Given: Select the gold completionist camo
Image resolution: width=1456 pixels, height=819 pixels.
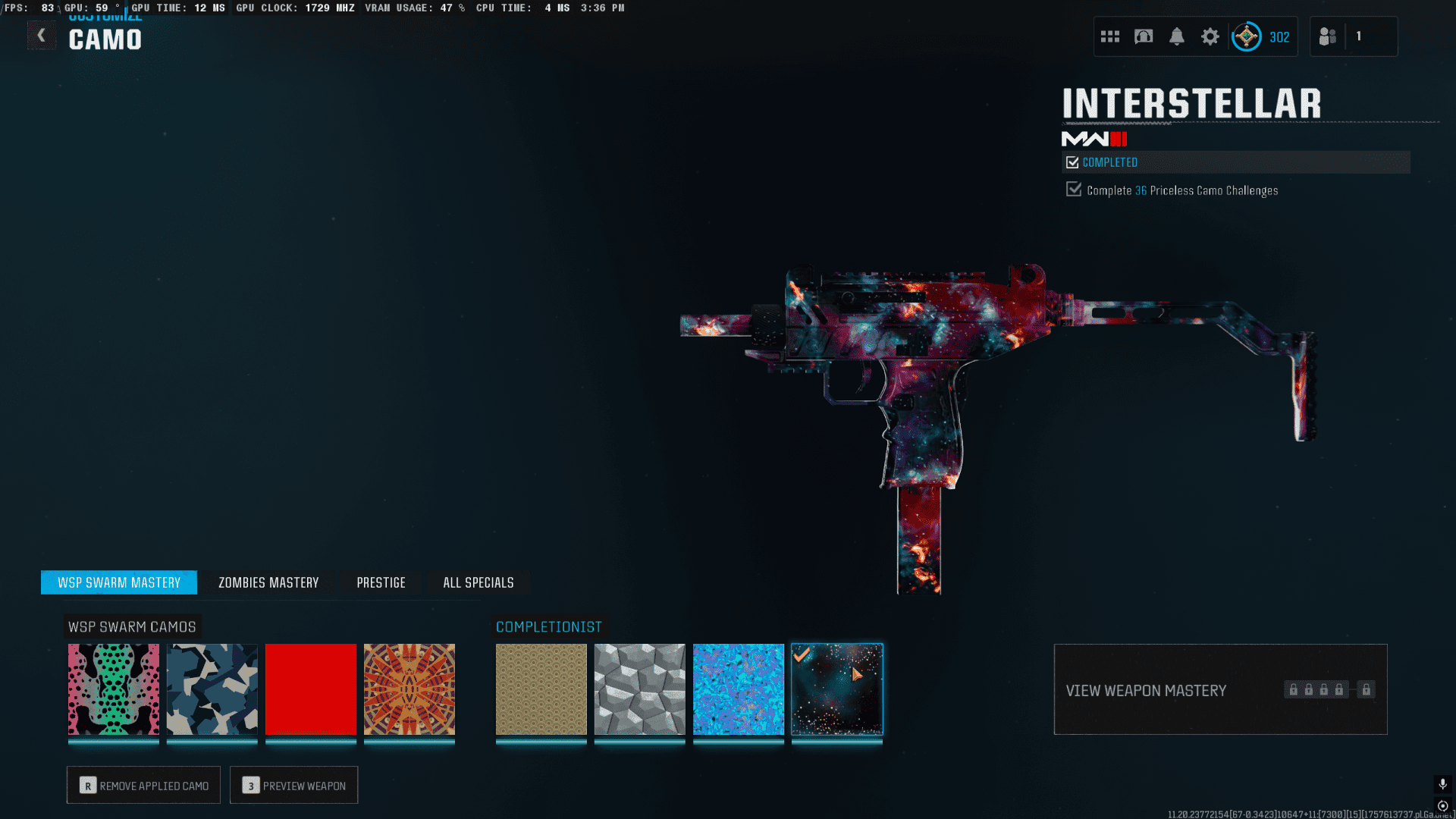Looking at the screenshot, I should 541,689.
